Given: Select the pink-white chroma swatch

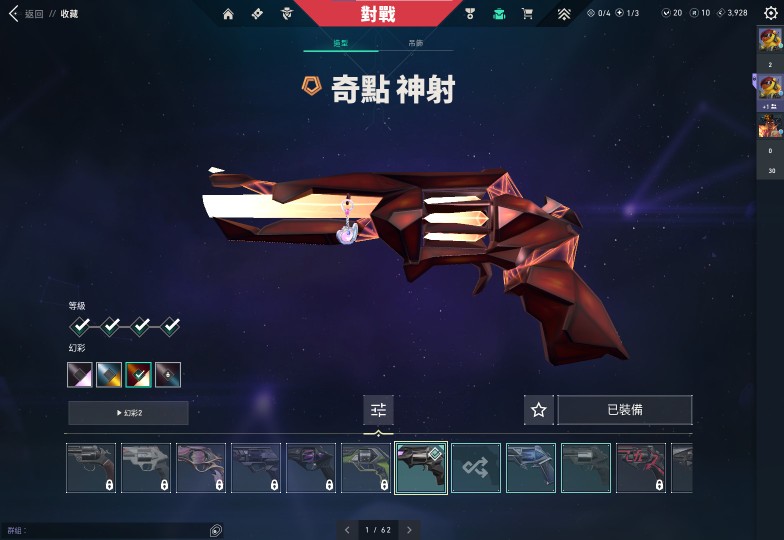Looking at the screenshot, I should [x=80, y=375].
